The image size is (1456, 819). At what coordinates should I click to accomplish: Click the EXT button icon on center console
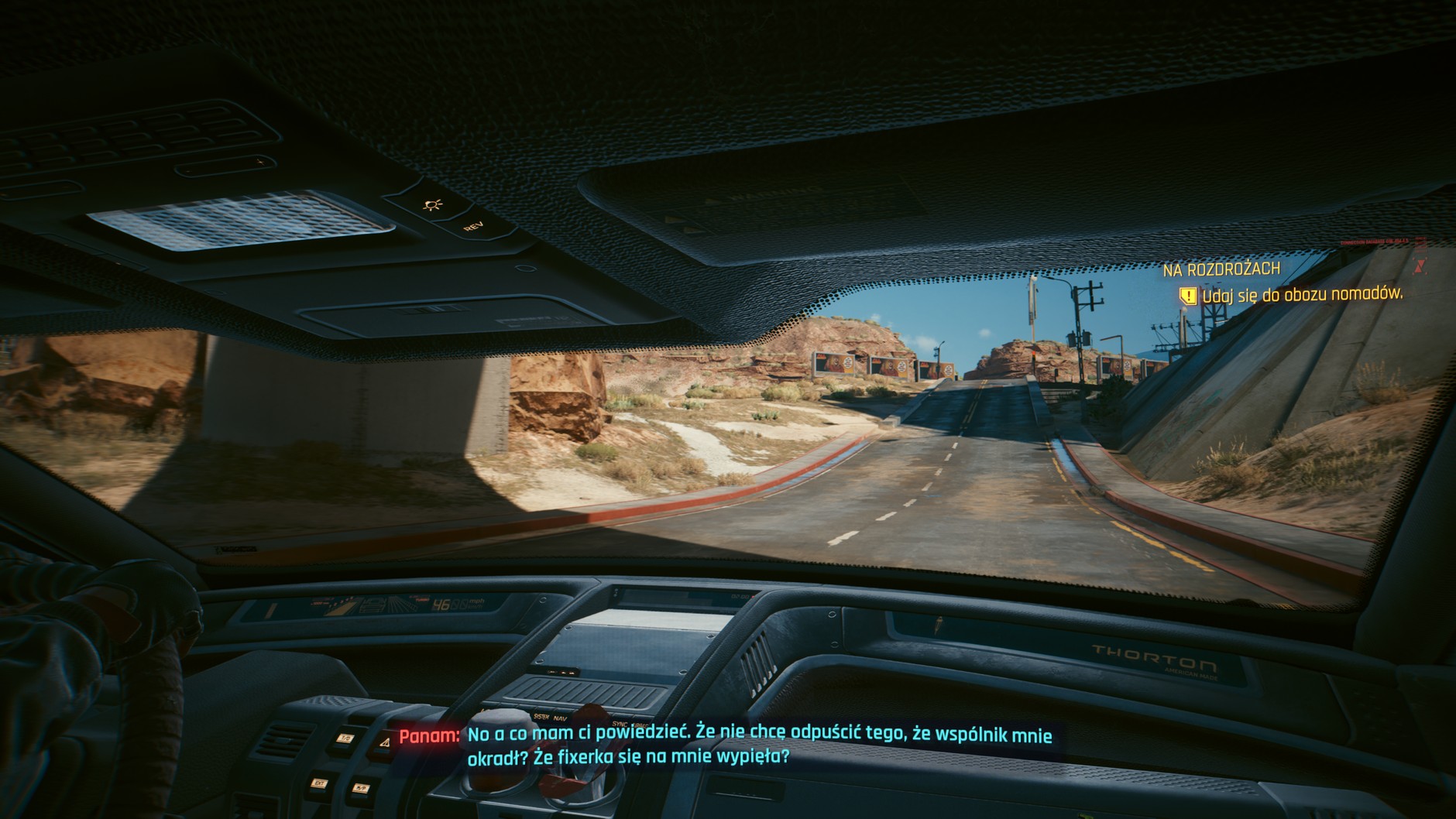(320, 784)
